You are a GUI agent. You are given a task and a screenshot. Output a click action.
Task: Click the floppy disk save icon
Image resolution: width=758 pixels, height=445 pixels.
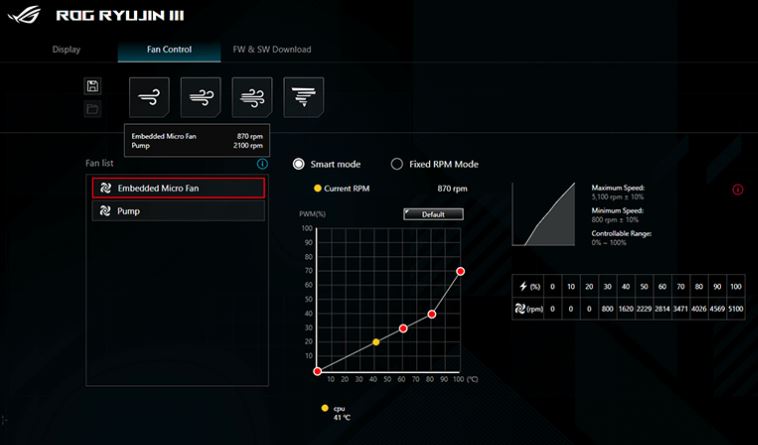click(x=93, y=86)
